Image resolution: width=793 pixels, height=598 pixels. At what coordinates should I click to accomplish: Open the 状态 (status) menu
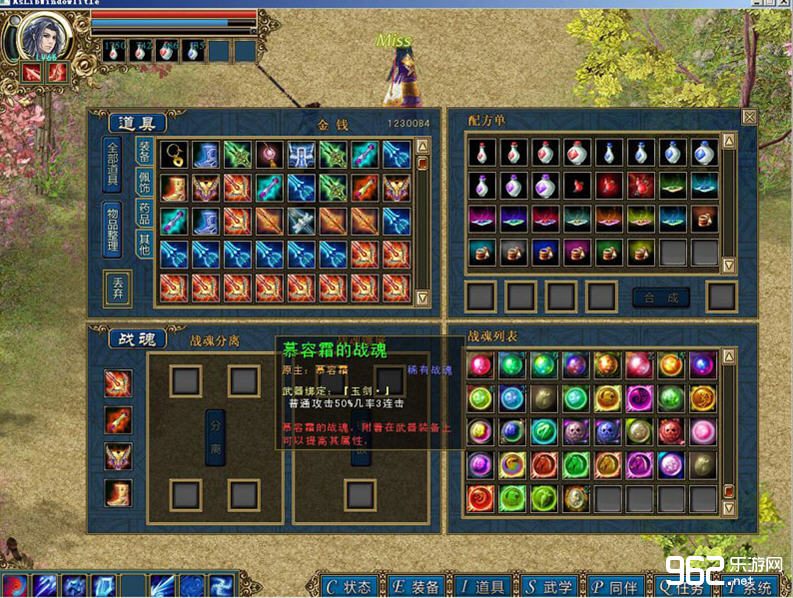point(349,586)
